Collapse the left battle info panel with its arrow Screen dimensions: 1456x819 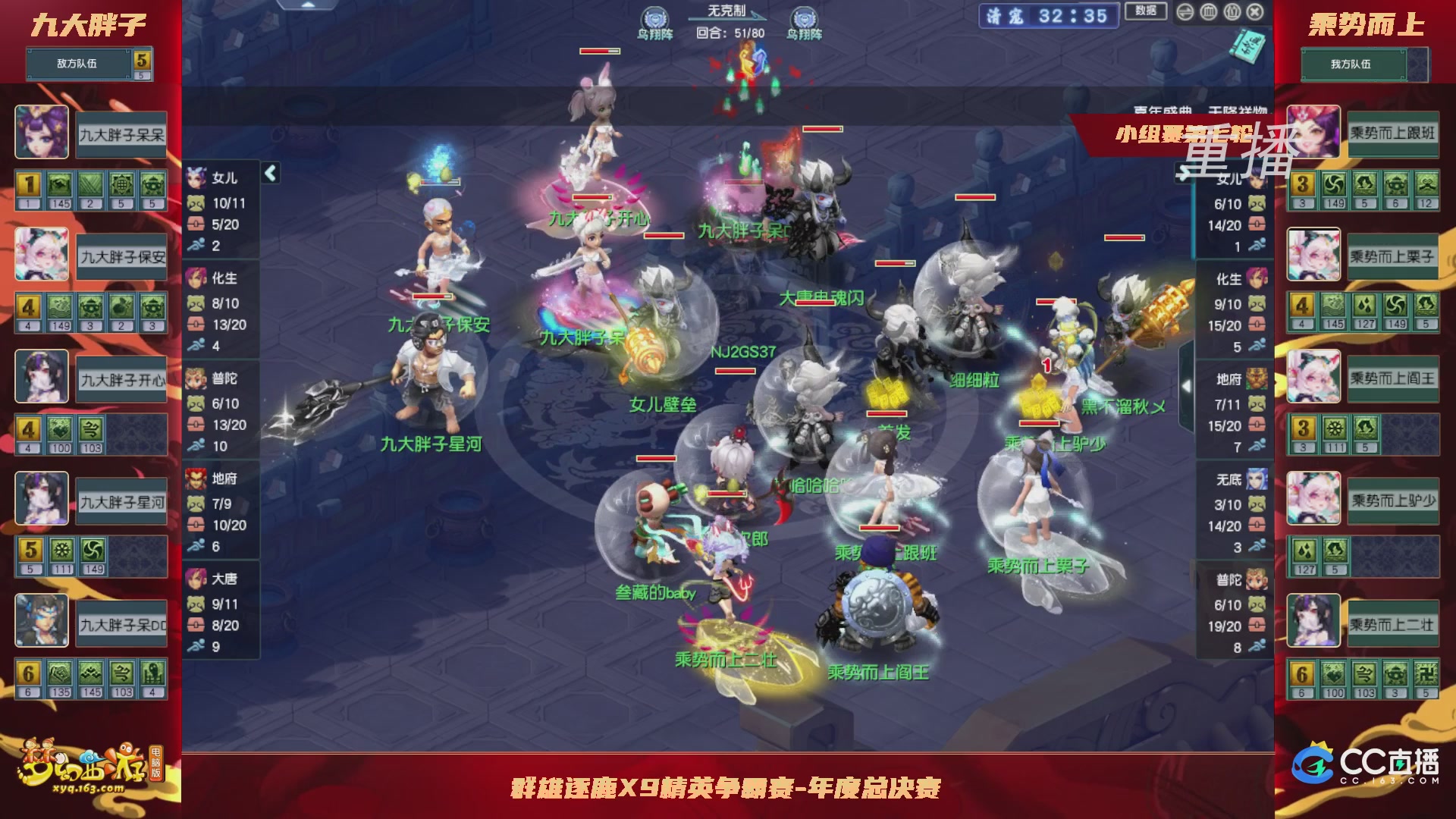[x=269, y=173]
